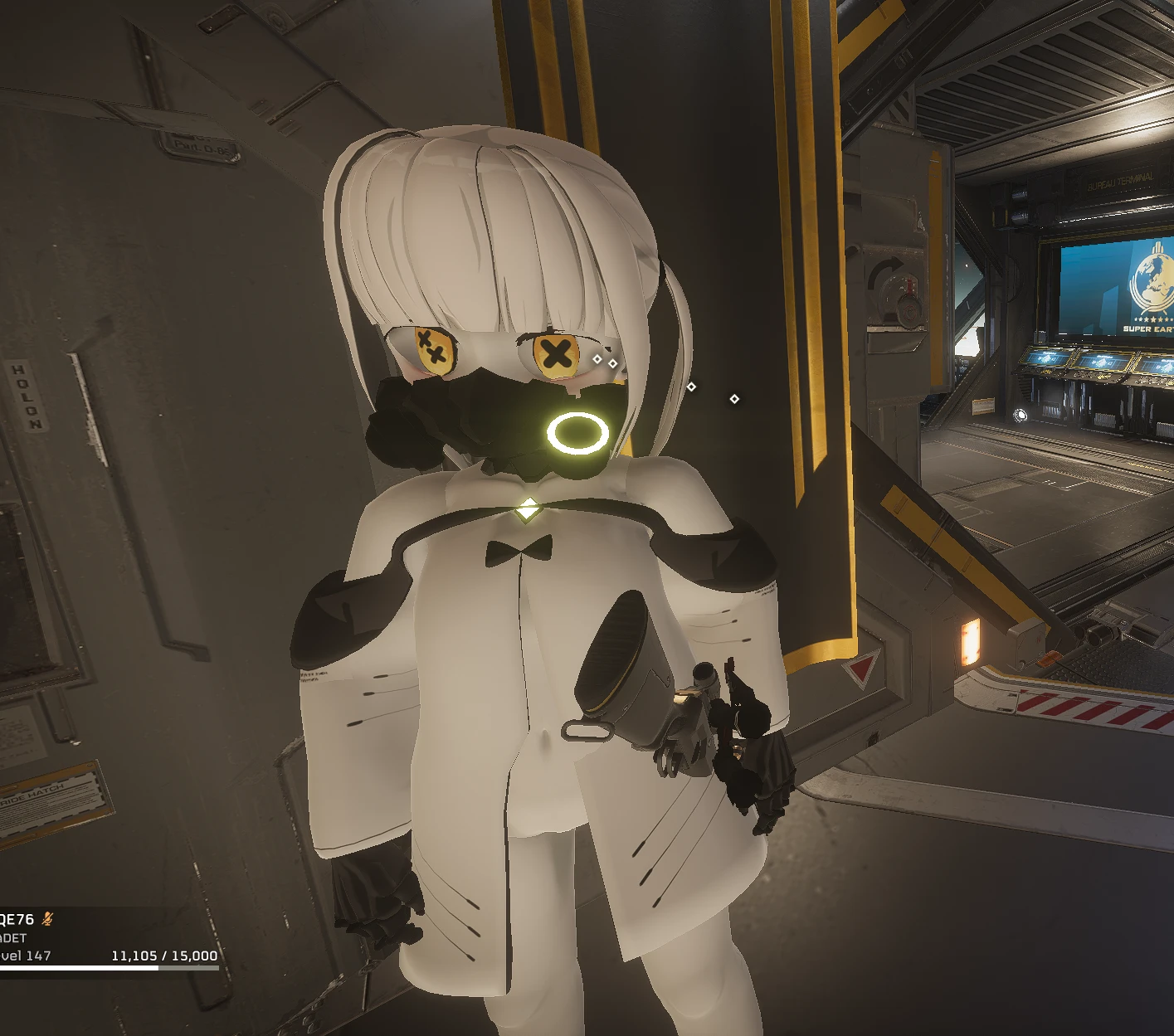
Task: Toggle the circular valve wheel on the door panel
Action: [x=894, y=293]
